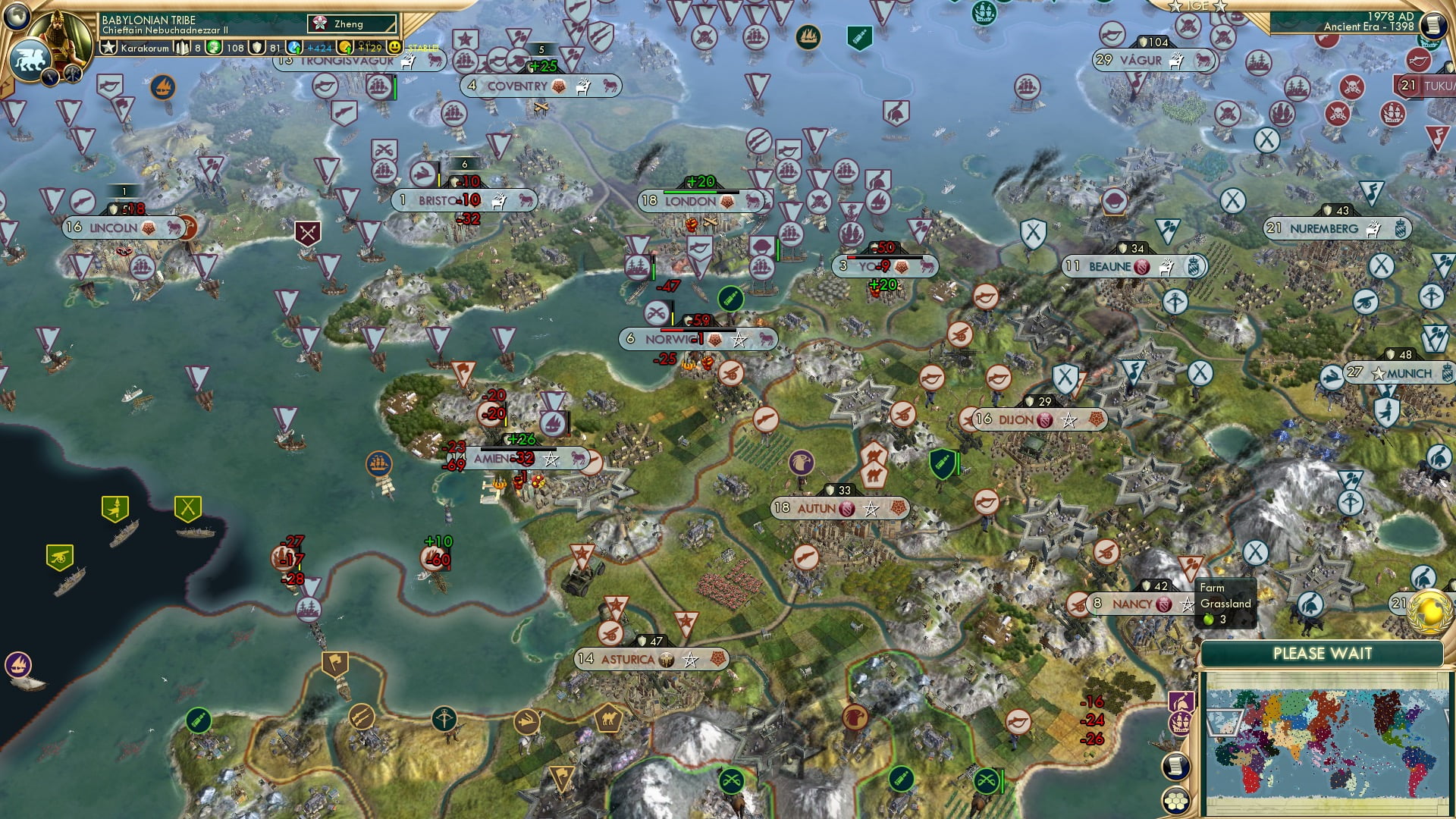The image size is (1456, 819).
Task: Click the purple frigate notification icon left of minimap
Action: [x=1181, y=722]
